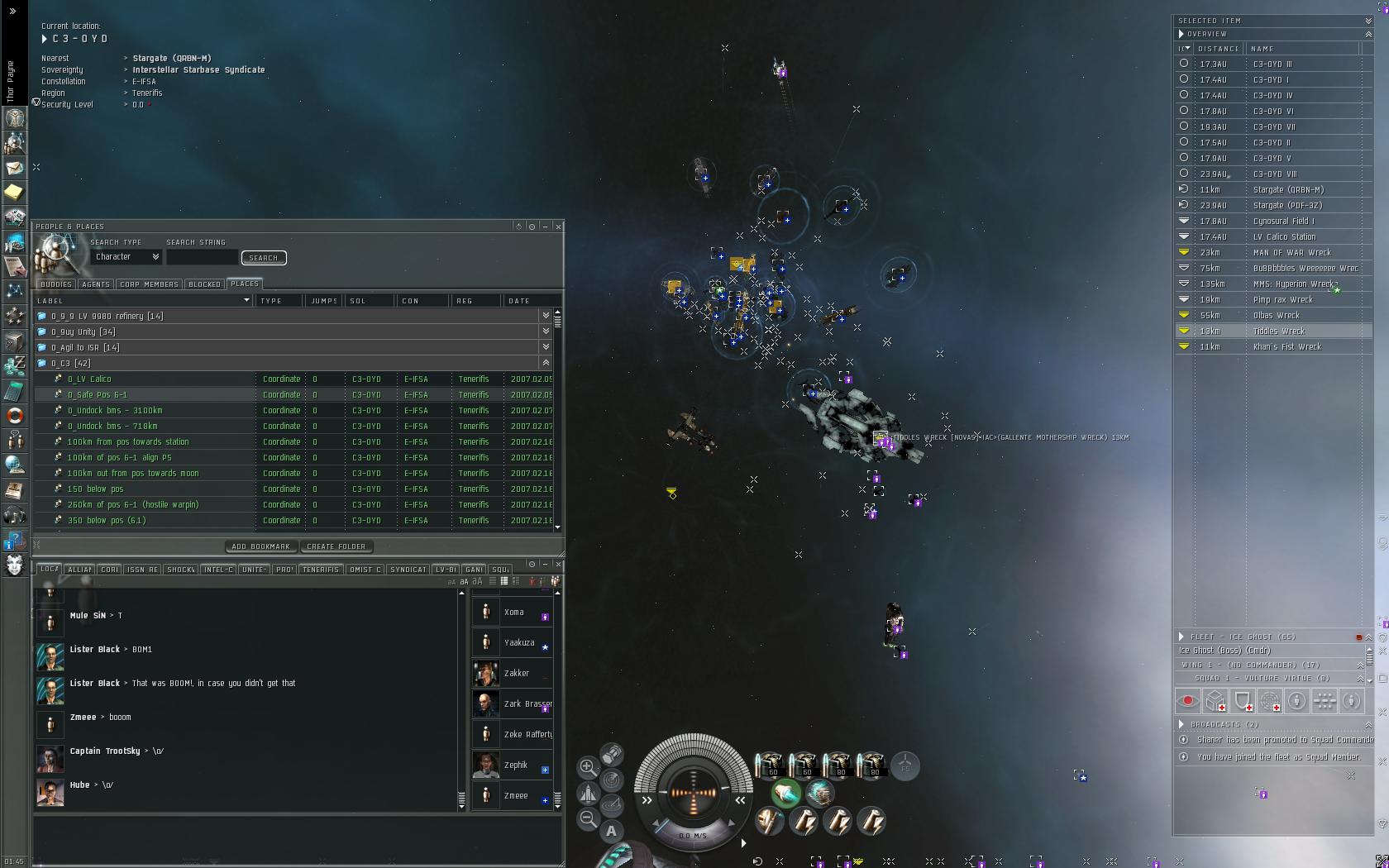
Task: Click the Search button in People & Places
Action: click(x=264, y=258)
